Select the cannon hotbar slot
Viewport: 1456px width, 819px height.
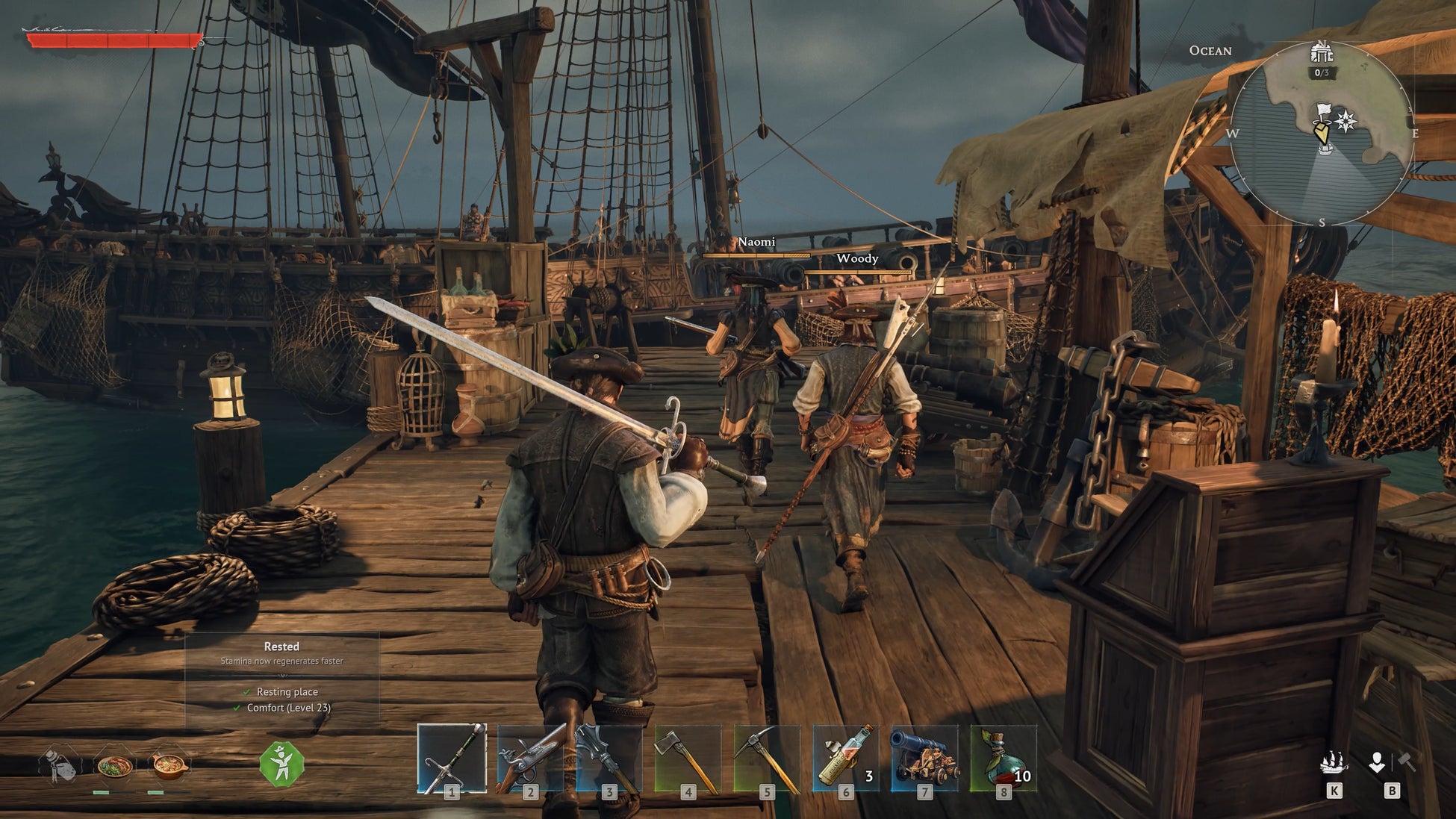point(924,759)
